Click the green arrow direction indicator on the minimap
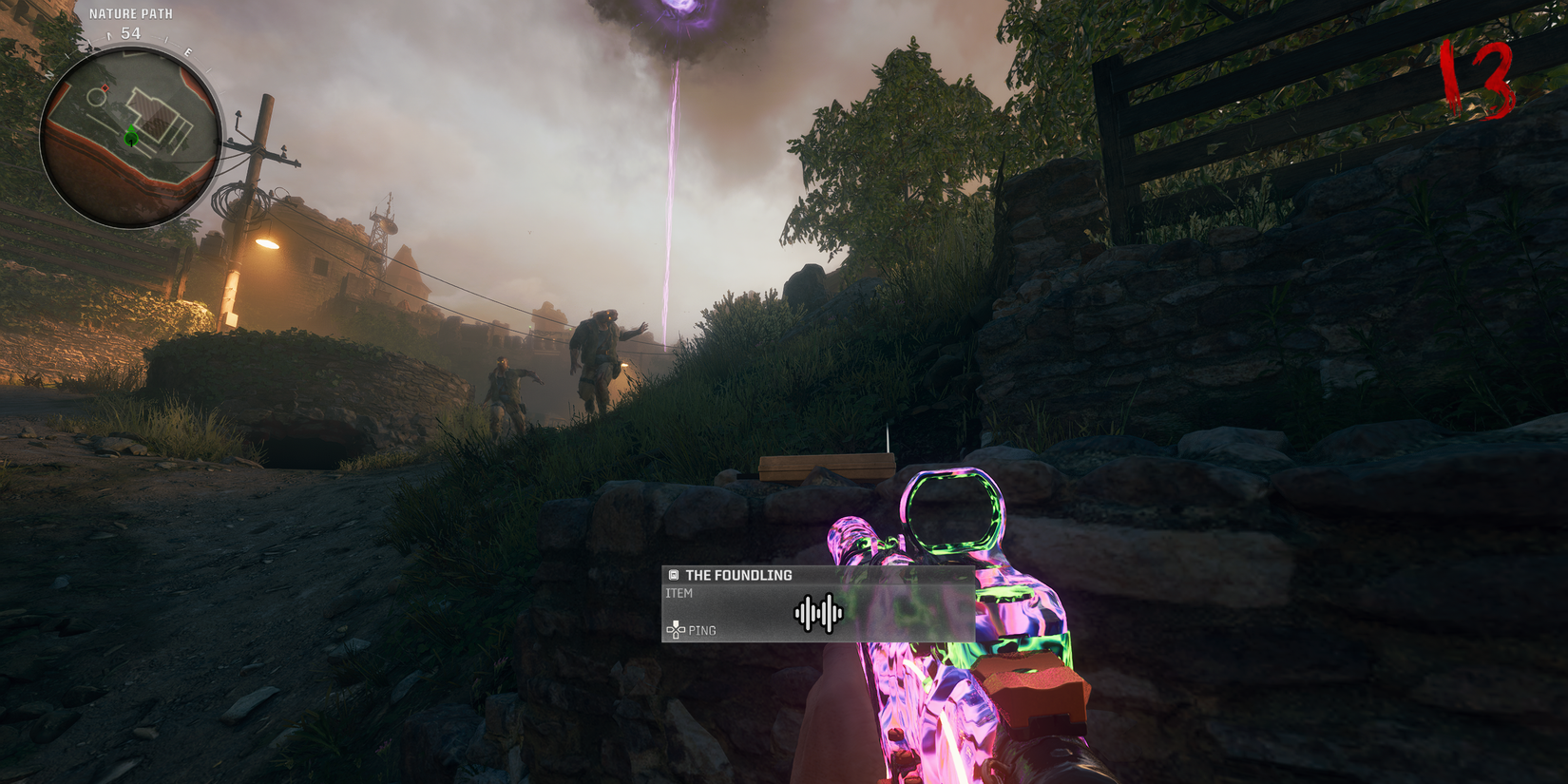This screenshot has height=784, width=1568. (x=131, y=128)
